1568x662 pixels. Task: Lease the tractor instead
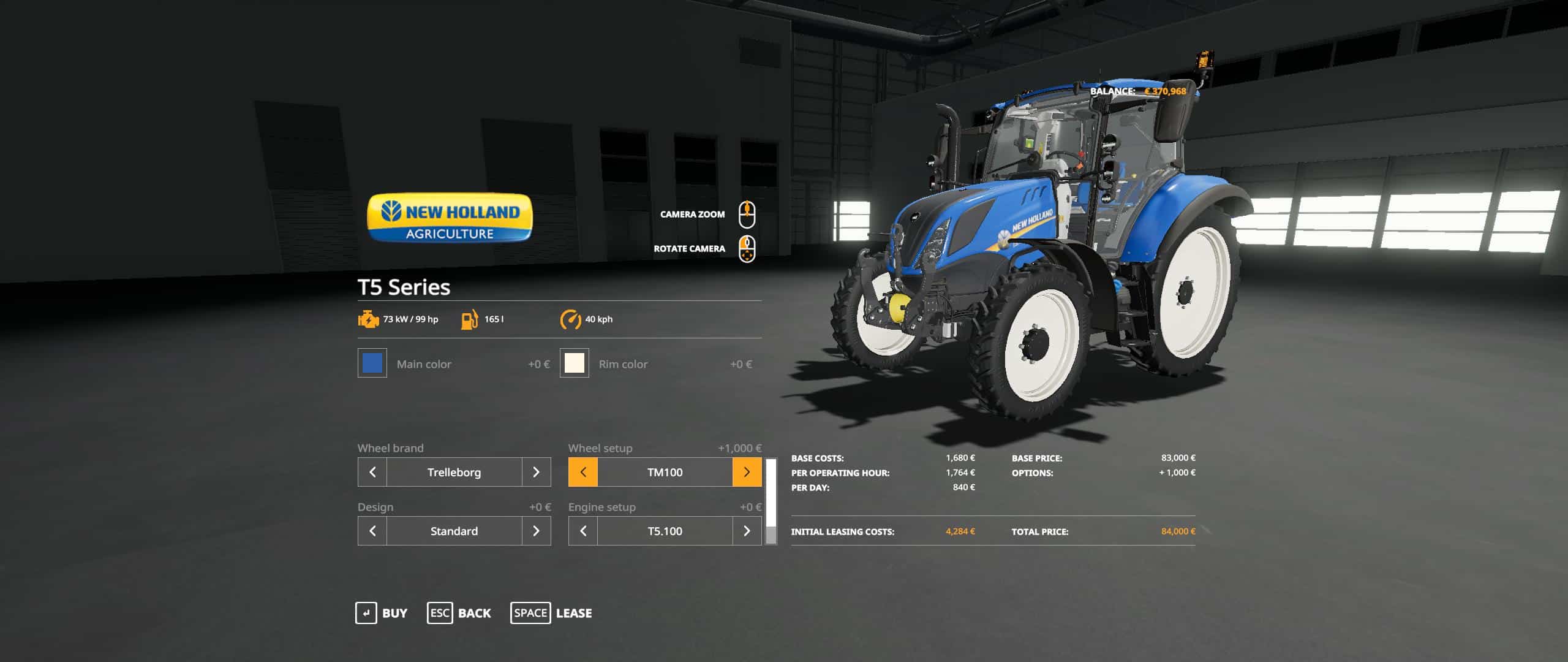pyautogui.click(x=551, y=613)
